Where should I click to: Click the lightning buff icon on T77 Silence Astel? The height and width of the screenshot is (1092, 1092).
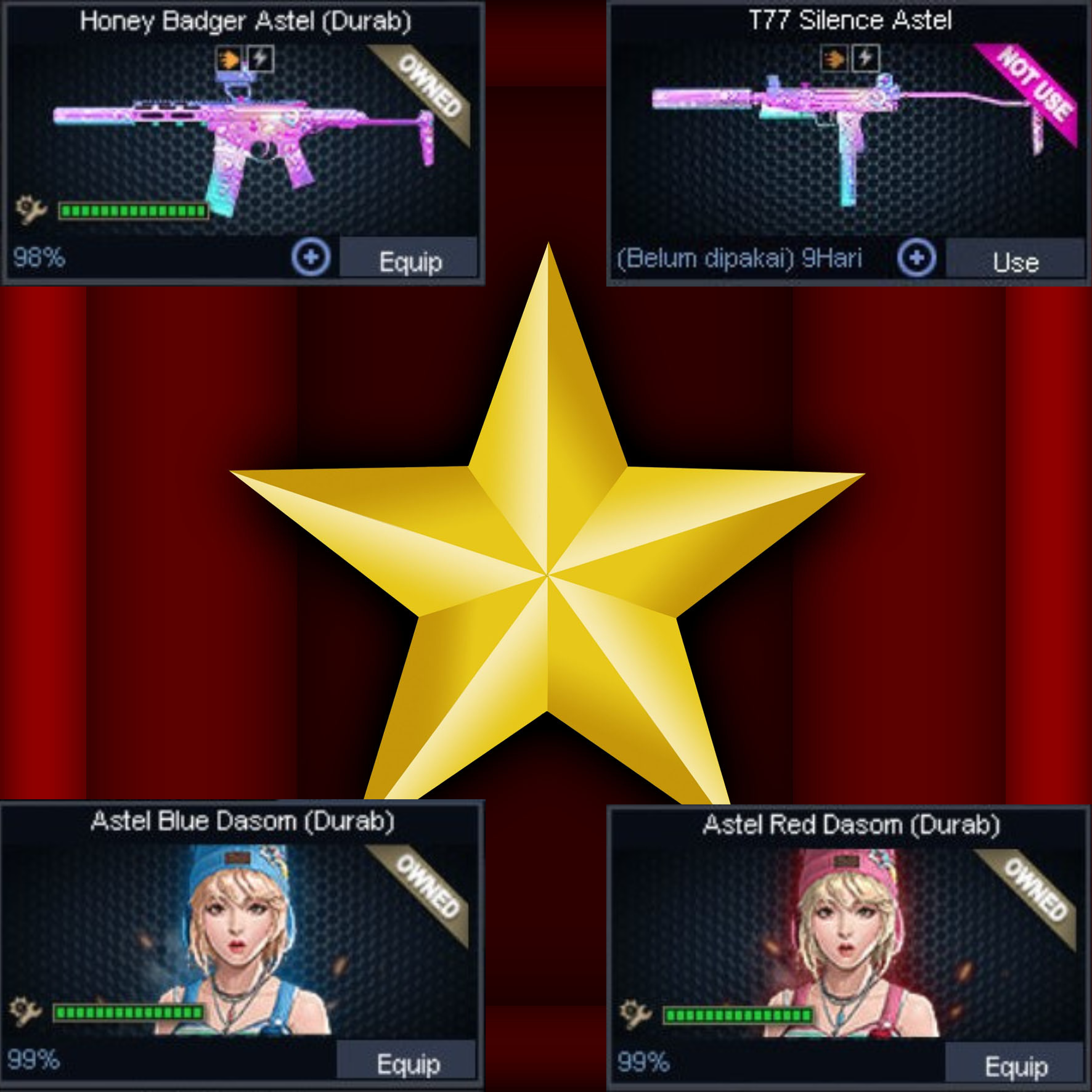coord(864,59)
